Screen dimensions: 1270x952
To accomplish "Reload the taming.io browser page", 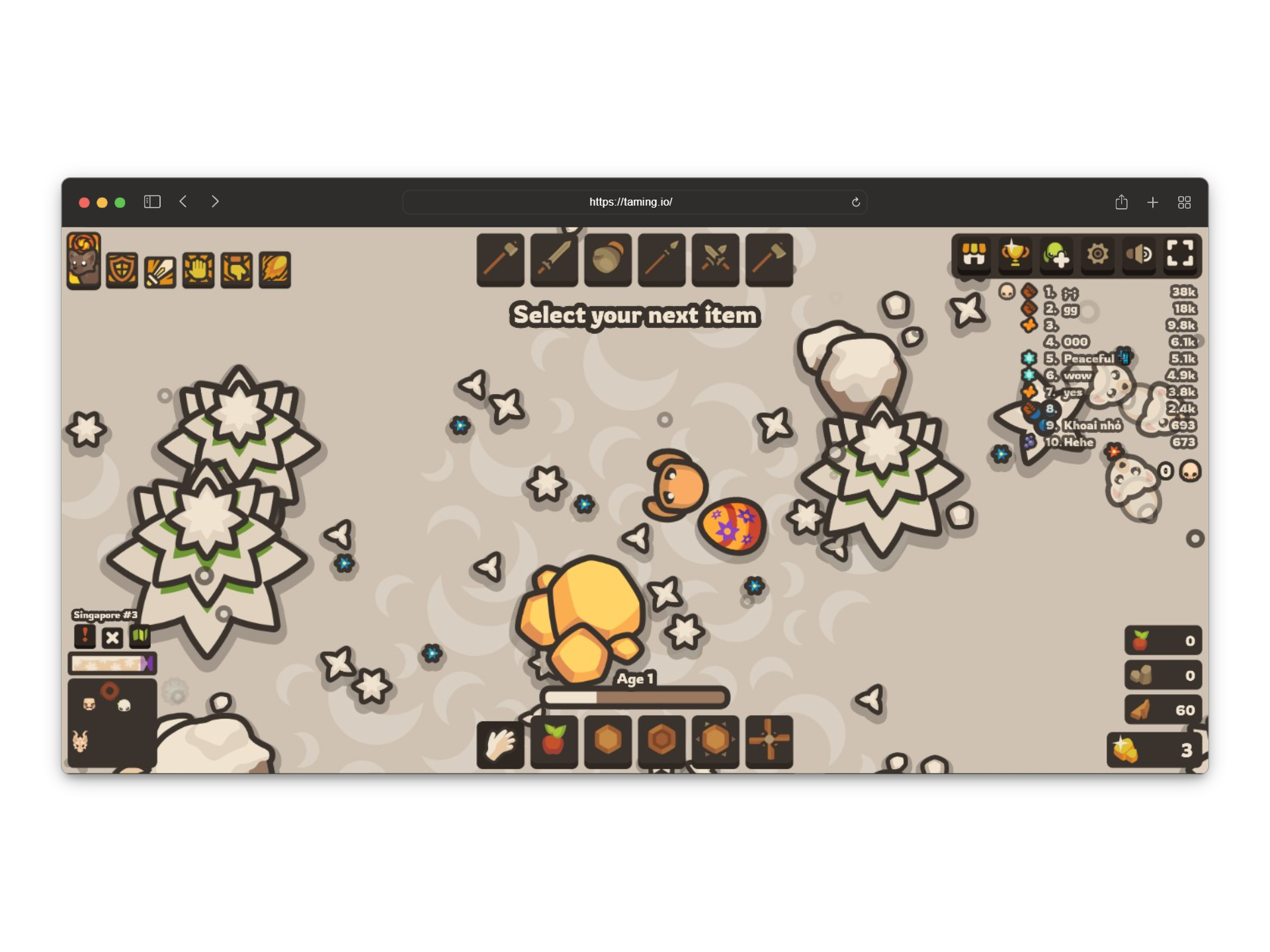I will [x=855, y=202].
